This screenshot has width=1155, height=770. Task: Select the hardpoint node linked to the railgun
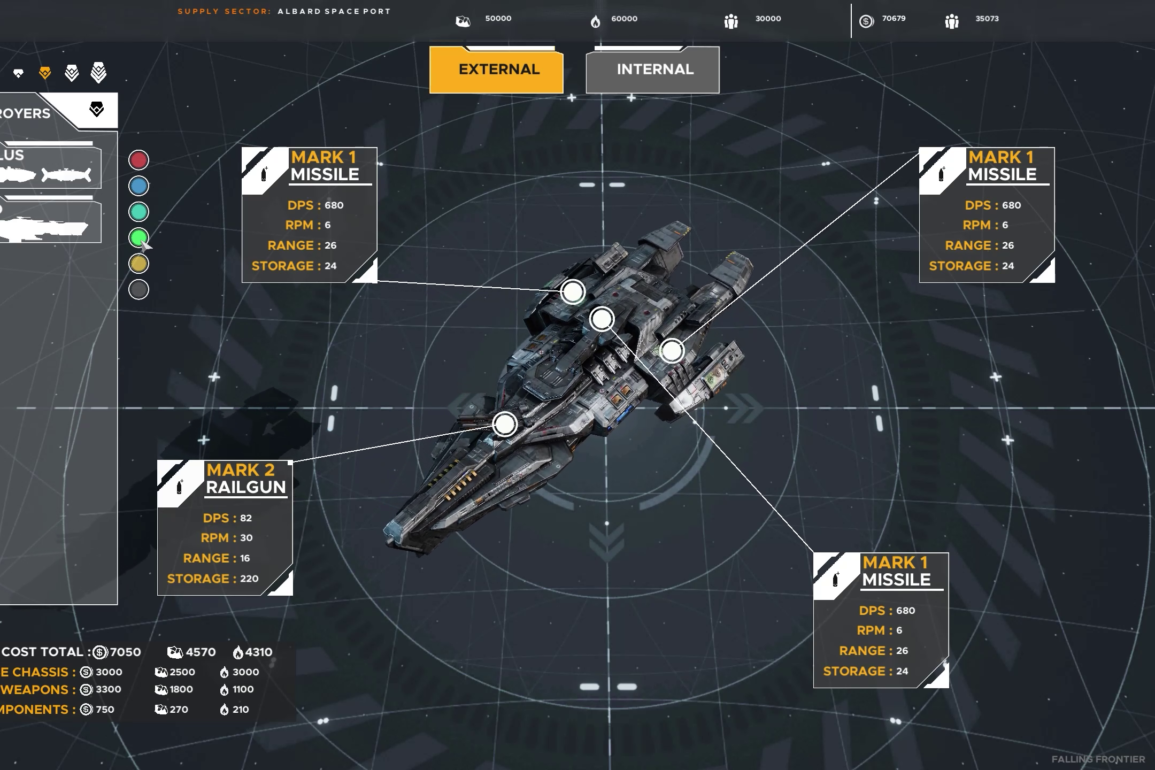click(505, 424)
